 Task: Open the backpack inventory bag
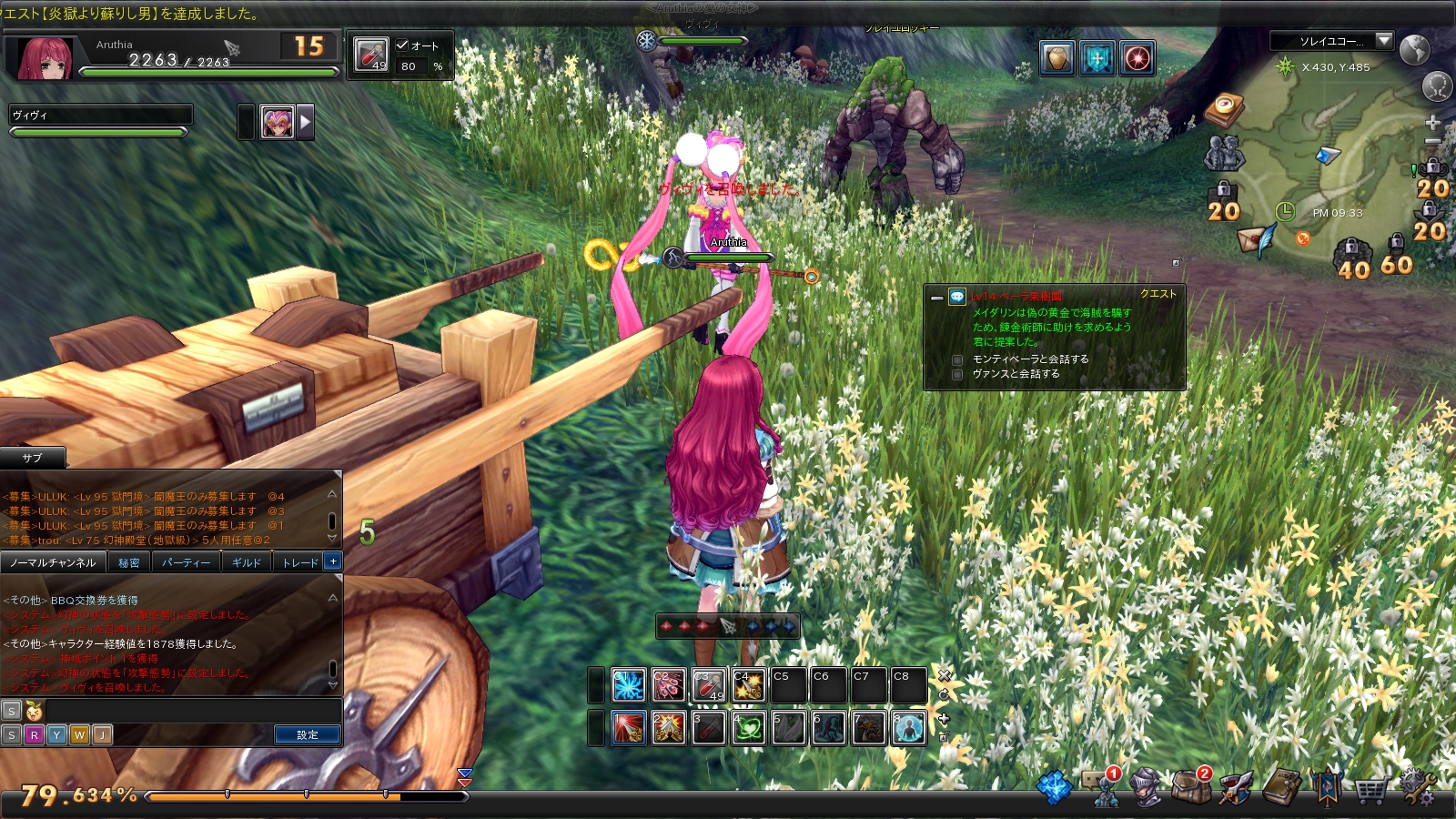[1190, 786]
